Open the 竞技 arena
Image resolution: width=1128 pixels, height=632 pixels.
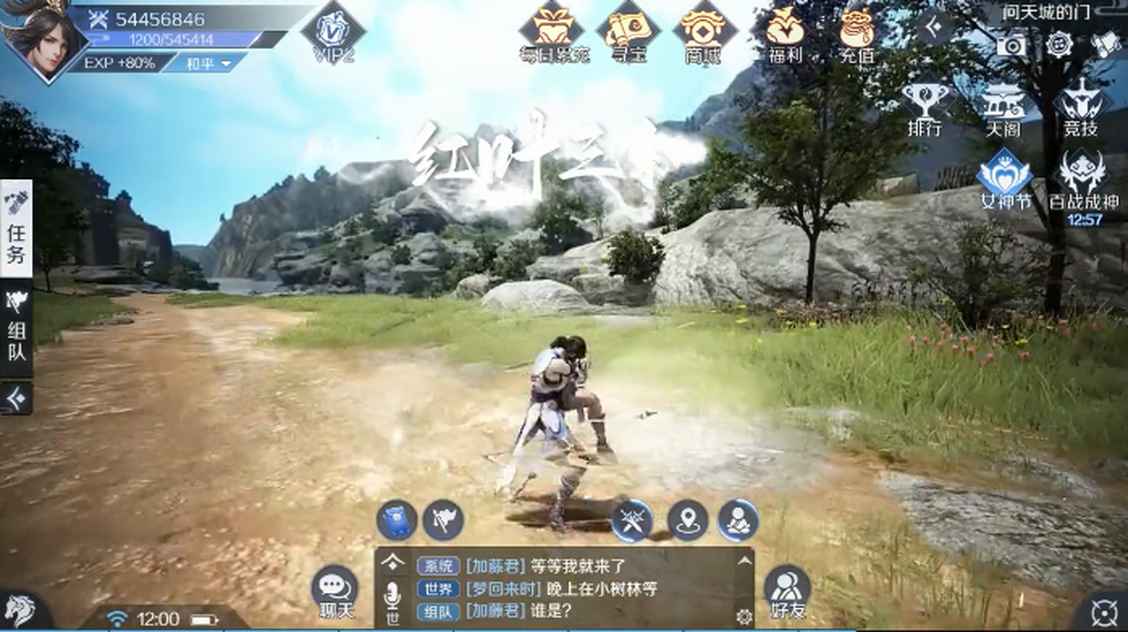[1082, 108]
